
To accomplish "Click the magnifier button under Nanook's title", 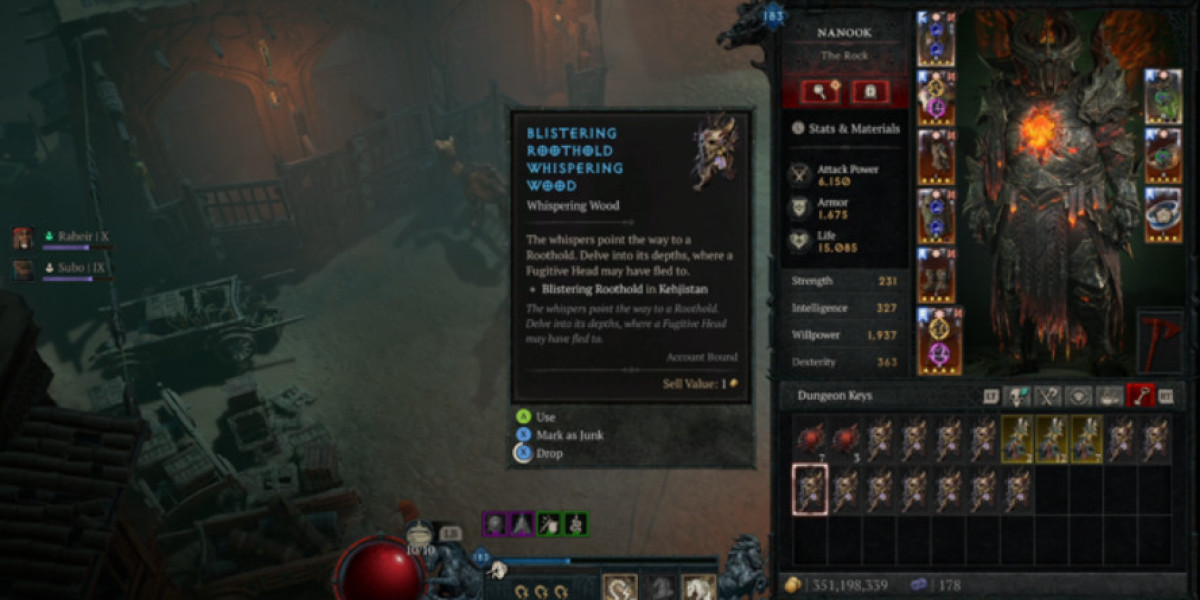I will tap(819, 92).
